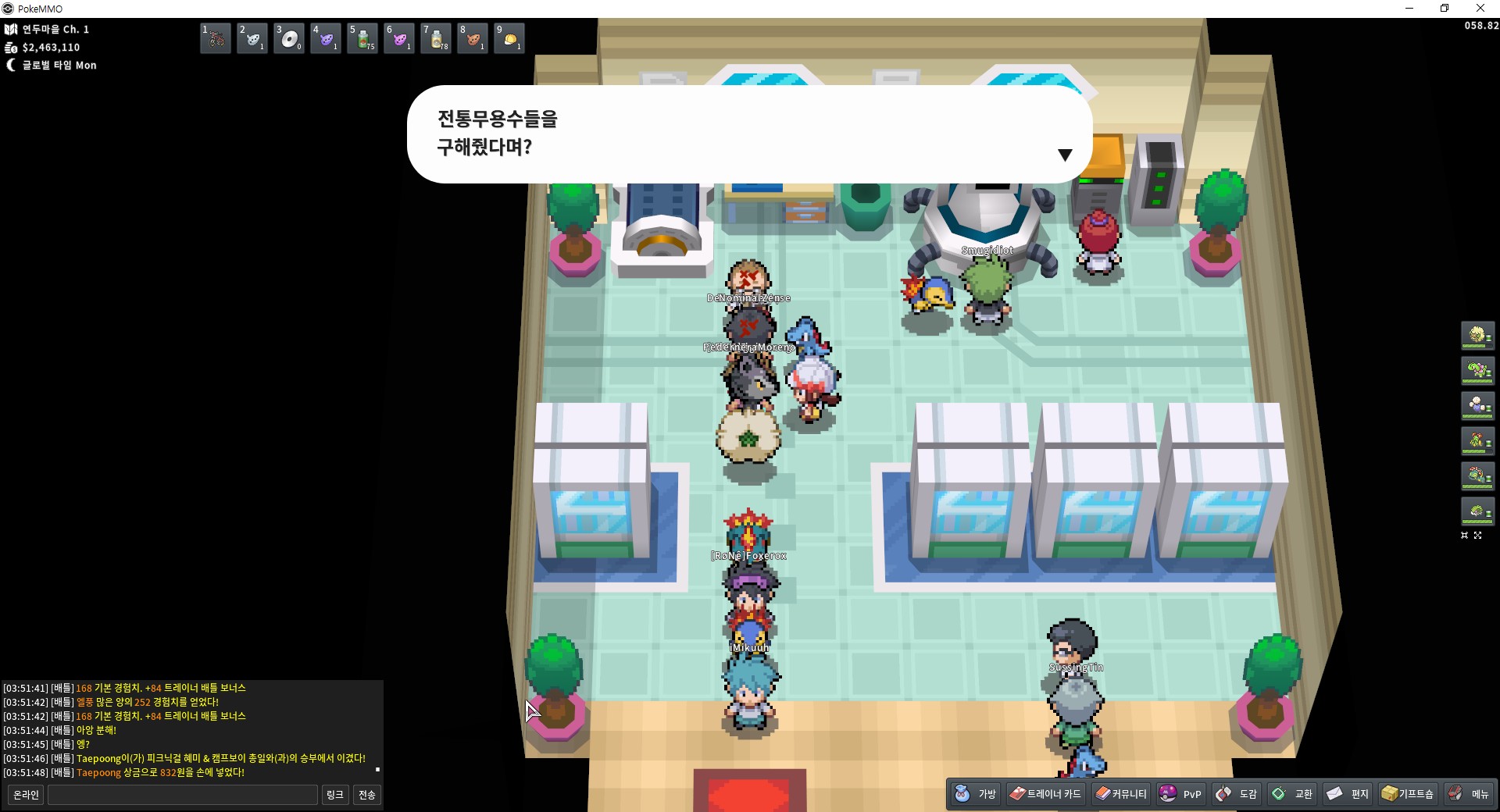This screenshot has height=812, width=1500.
Task: Open the 도감 Pokédex
Action: point(1236,794)
